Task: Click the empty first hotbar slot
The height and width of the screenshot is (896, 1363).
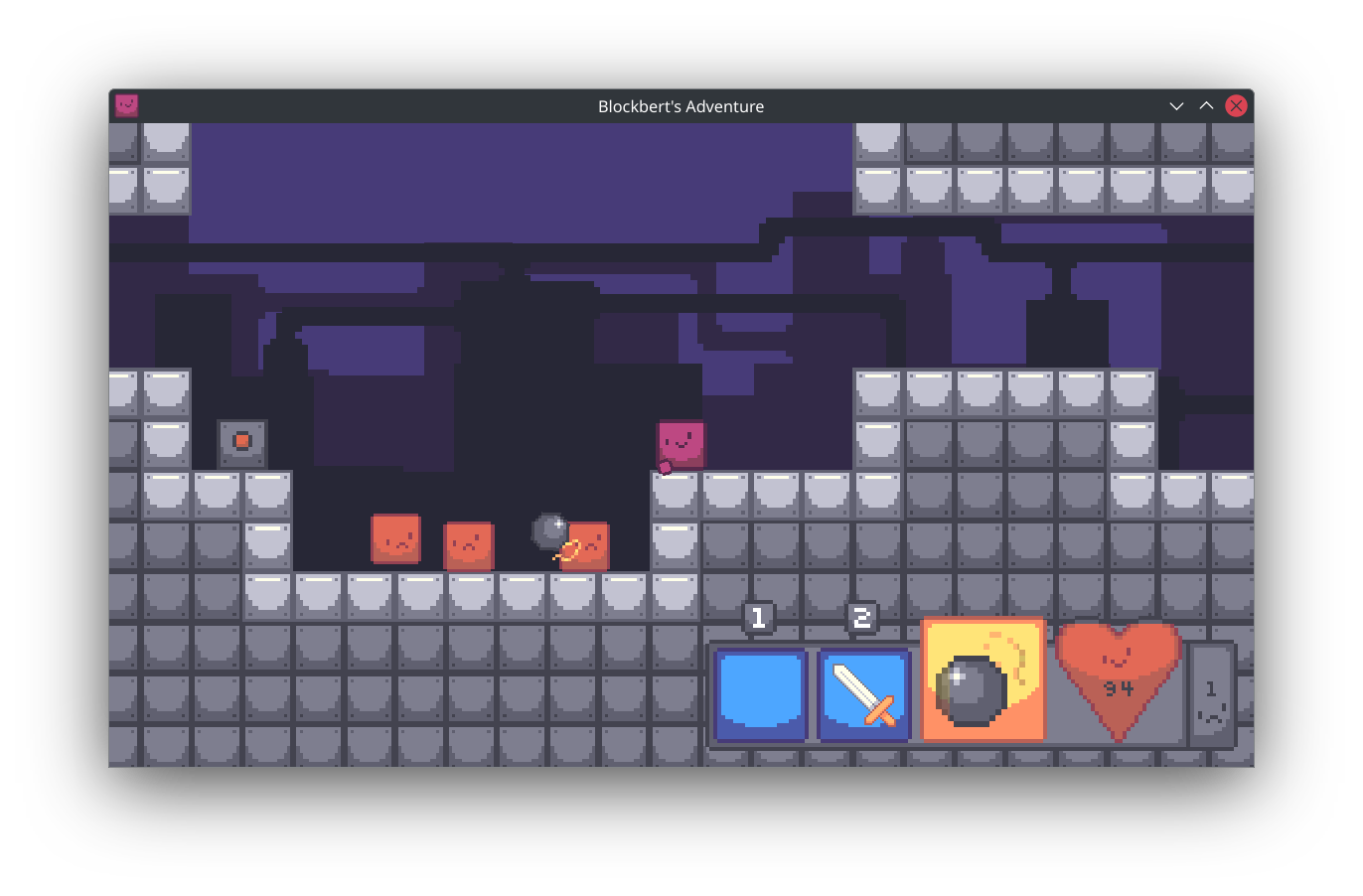Action: click(x=761, y=692)
